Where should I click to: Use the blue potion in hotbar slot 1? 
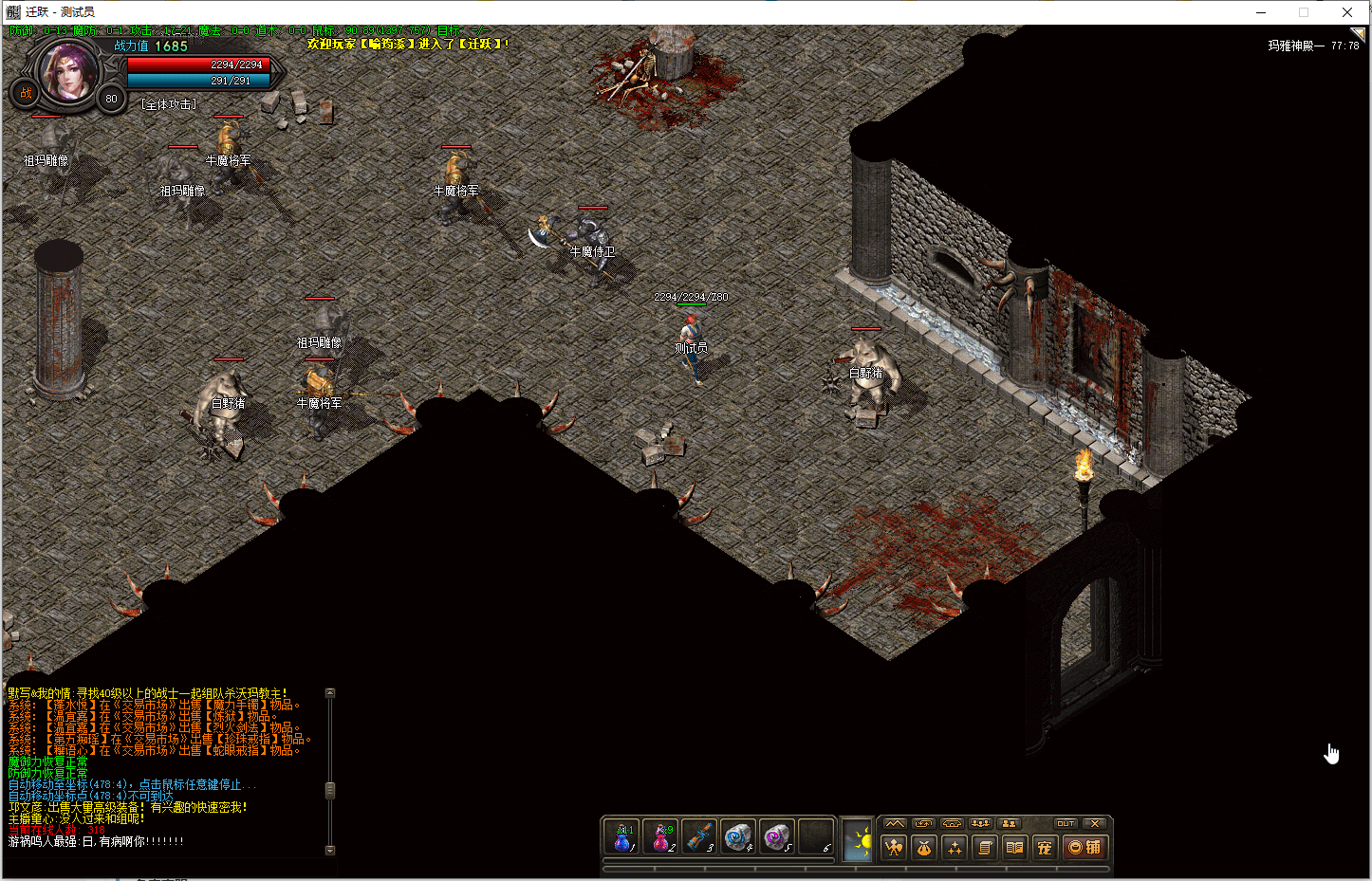(x=621, y=837)
